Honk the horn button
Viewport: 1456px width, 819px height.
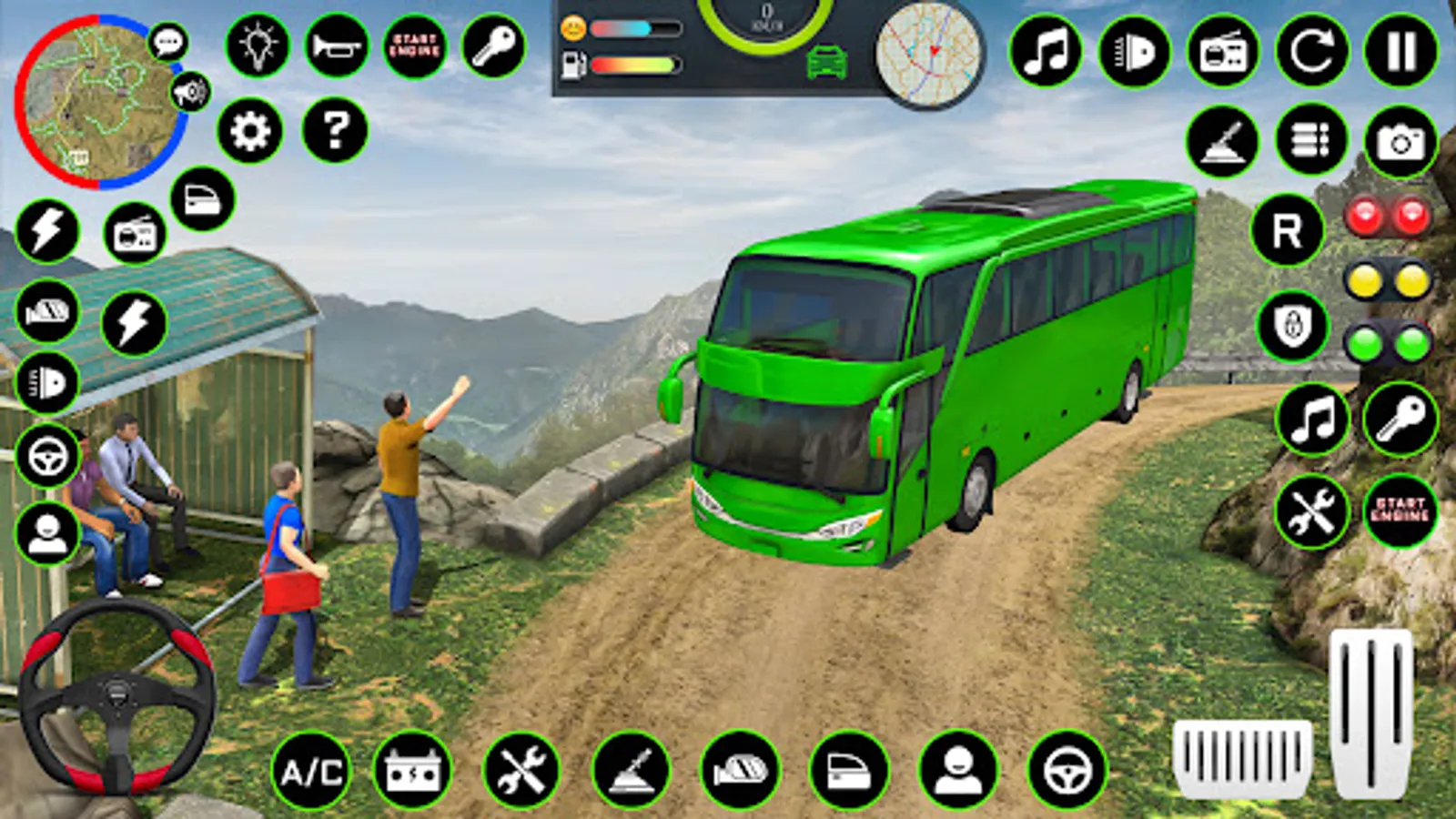click(x=337, y=45)
